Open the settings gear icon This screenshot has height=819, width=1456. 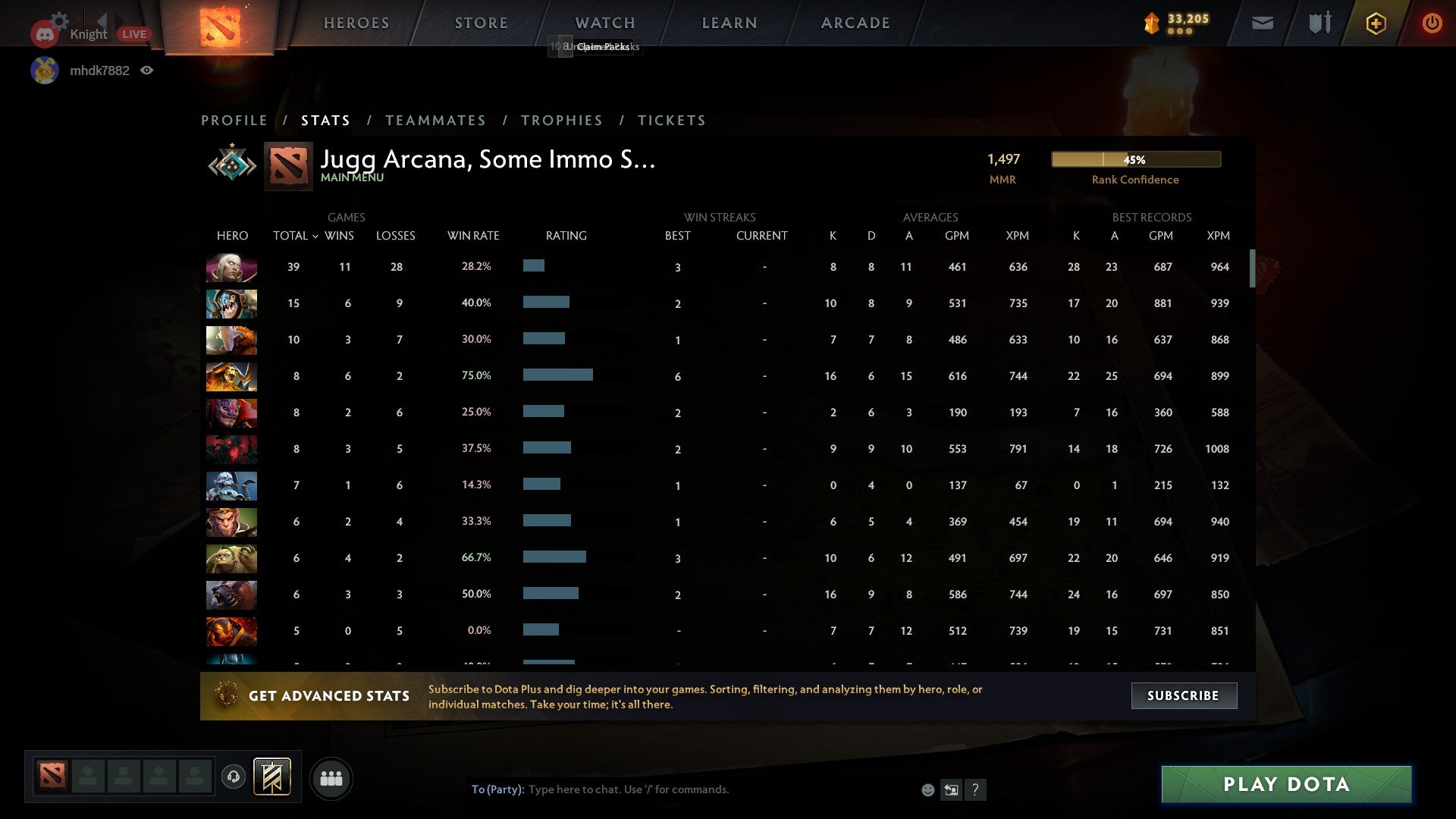(59, 20)
